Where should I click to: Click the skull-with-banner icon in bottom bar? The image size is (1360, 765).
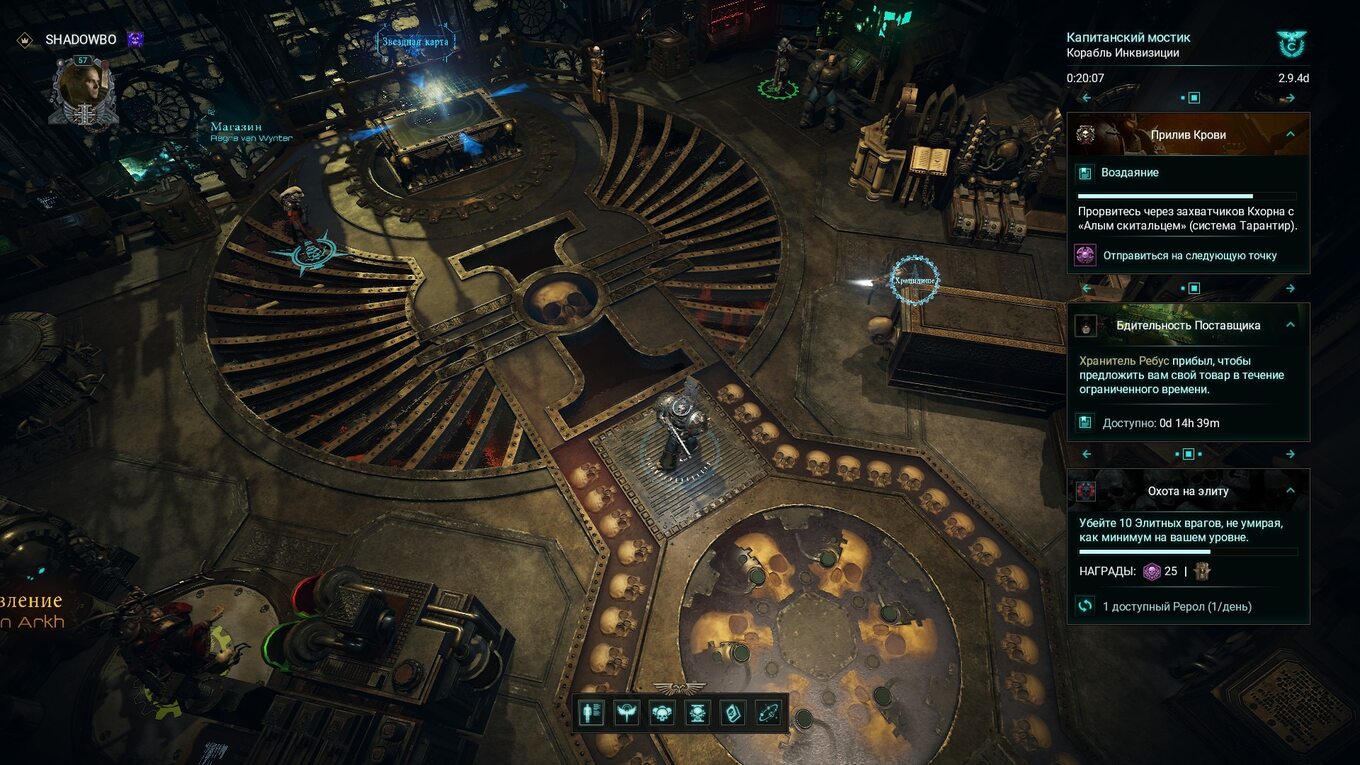[697, 713]
